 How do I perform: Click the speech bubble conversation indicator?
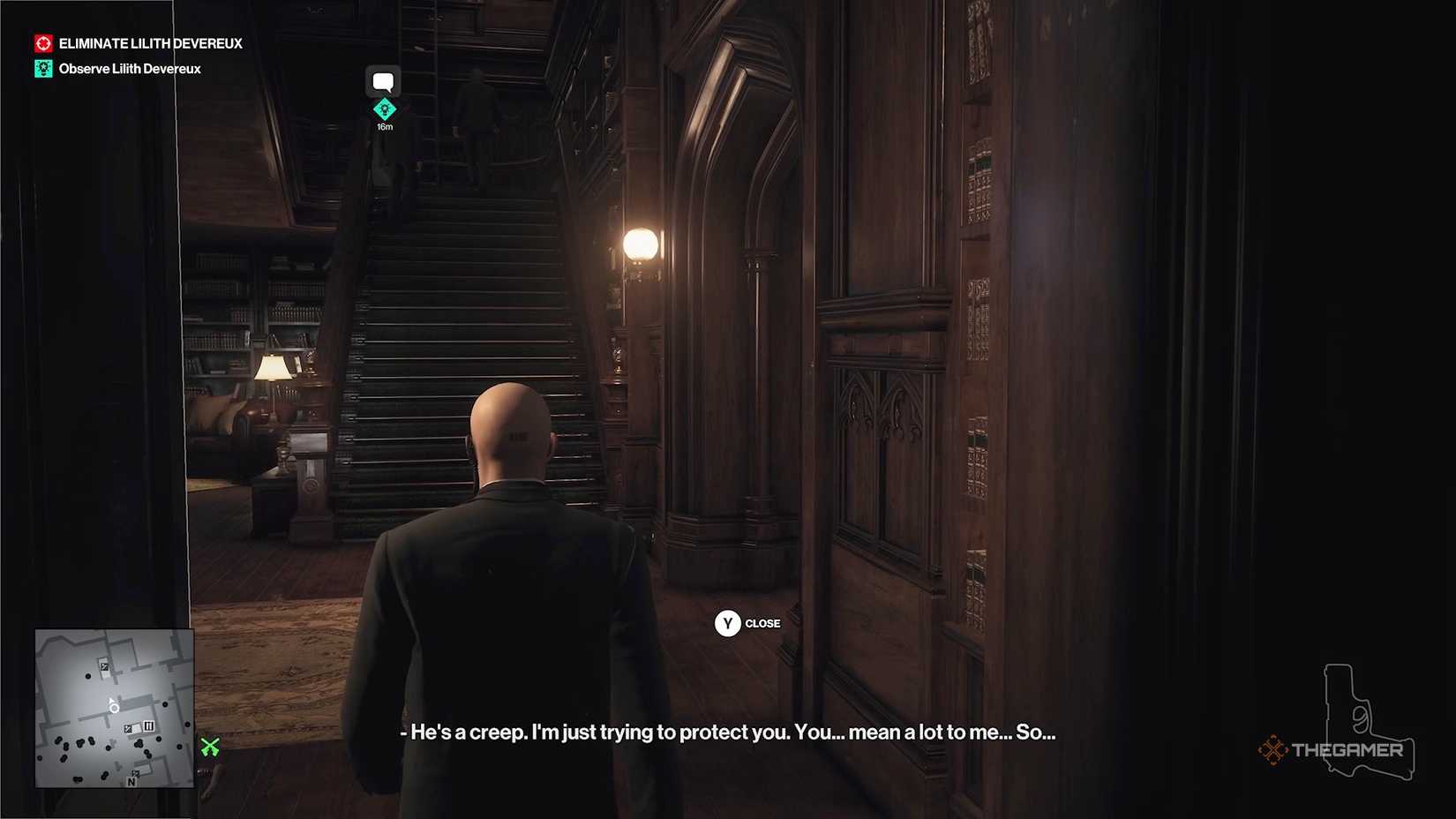(383, 80)
